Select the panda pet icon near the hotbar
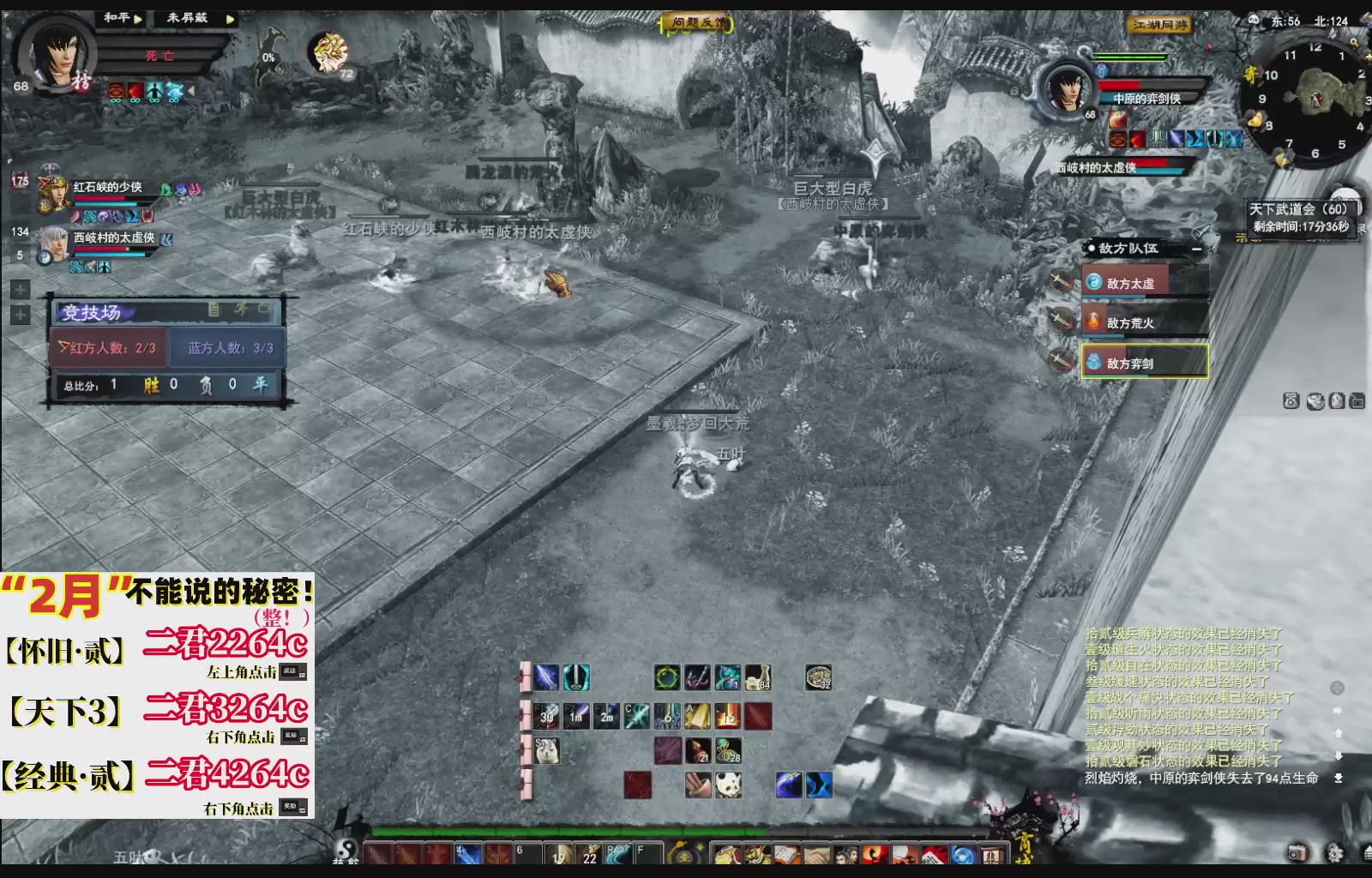Viewport: 1372px width, 878px height. 728,784
